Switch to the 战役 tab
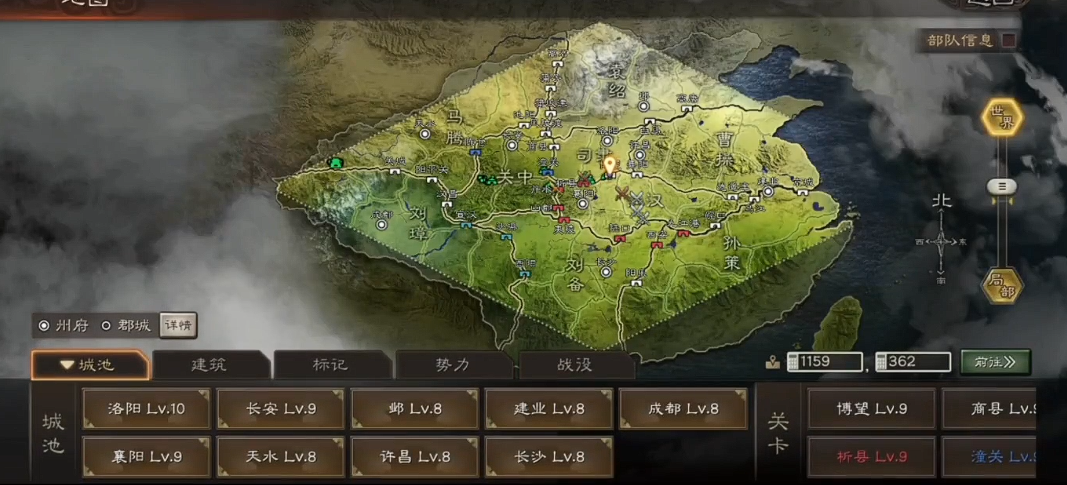This screenshot has width=1067, height=485. point(575,365)
